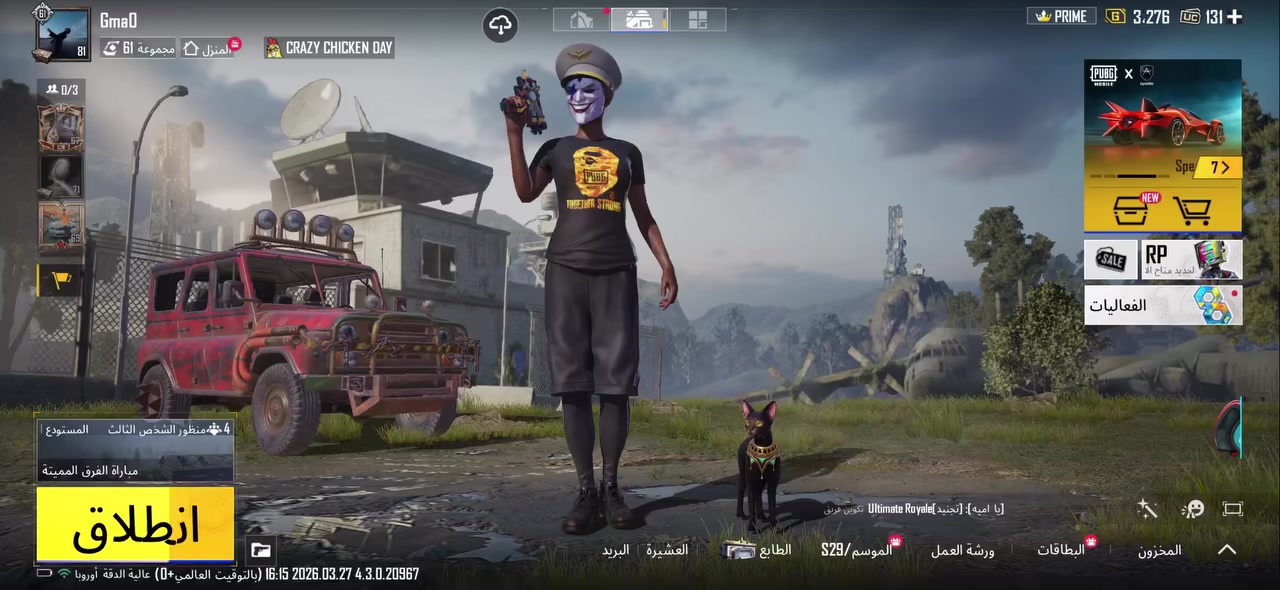The image size is (1280, 590).
Task: Open the shopping cart store
Action: point(1191,211)
